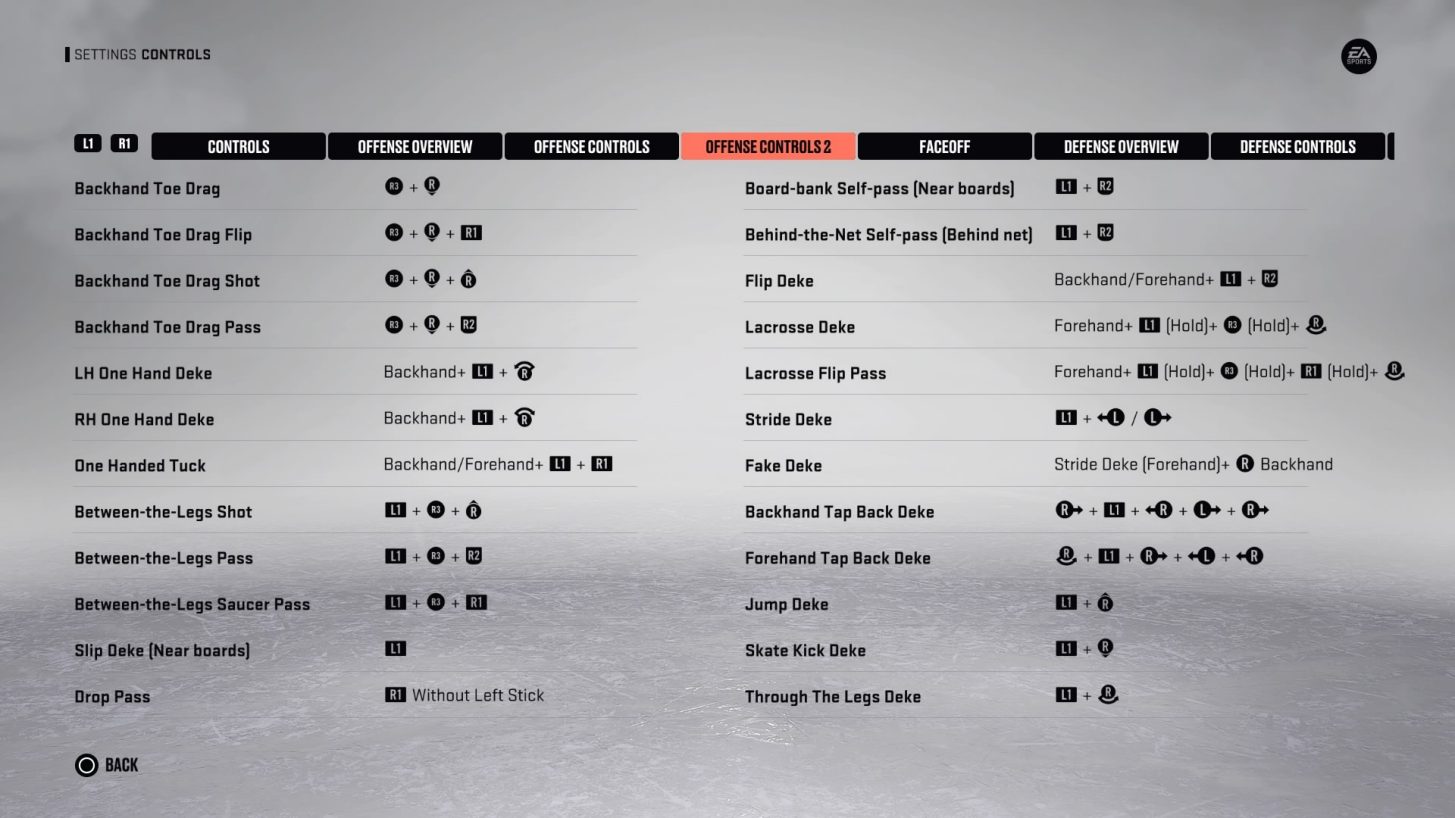Image resolution: width=1455 pixels, height=818 pixels.
Task: Click the R2 glyph in Board-bank Self-pass row
Action: coord(1108,186)
